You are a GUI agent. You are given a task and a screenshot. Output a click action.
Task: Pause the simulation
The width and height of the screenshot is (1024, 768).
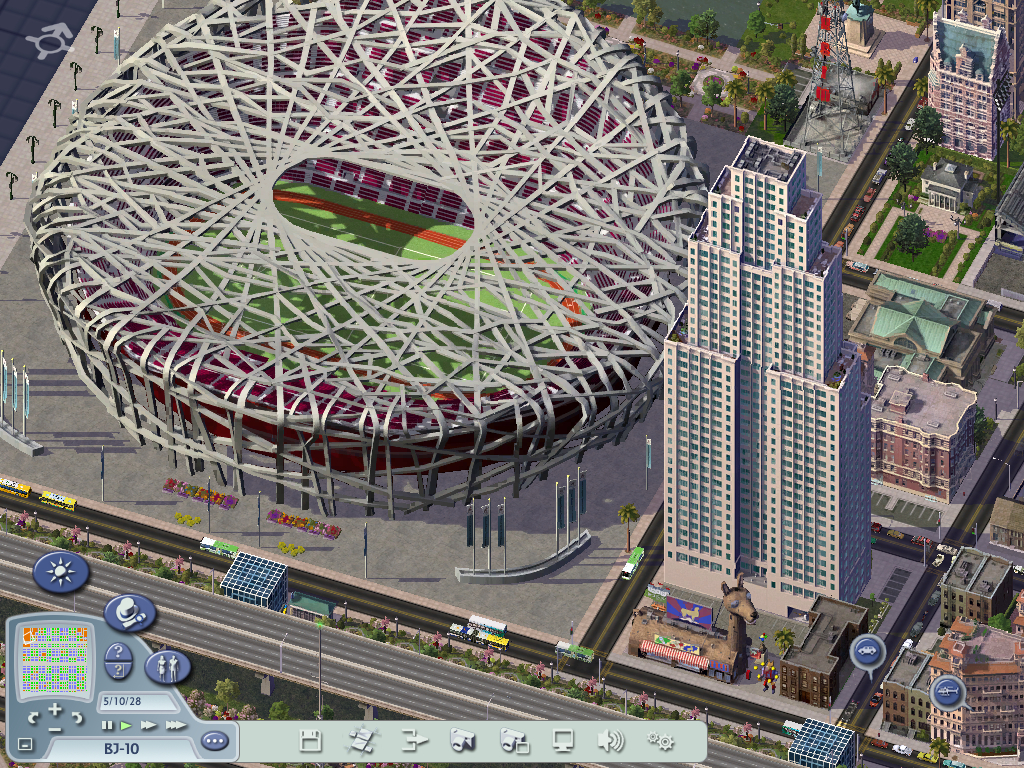coord(107,724)
